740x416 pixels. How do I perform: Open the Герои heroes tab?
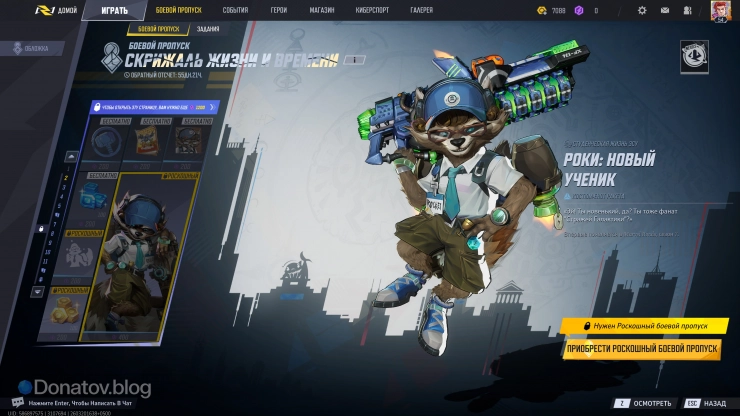pos(278,10)
